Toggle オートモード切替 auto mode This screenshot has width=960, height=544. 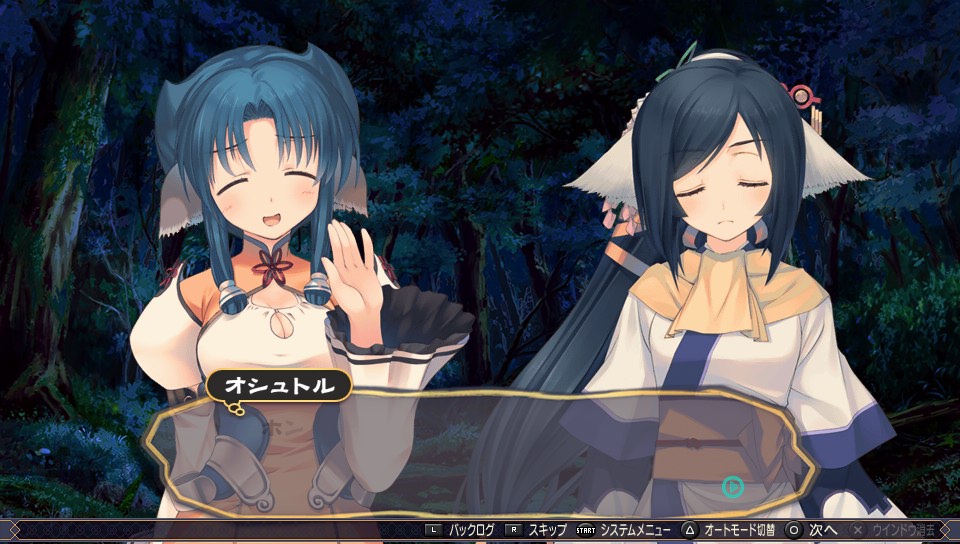click(740, 529)
